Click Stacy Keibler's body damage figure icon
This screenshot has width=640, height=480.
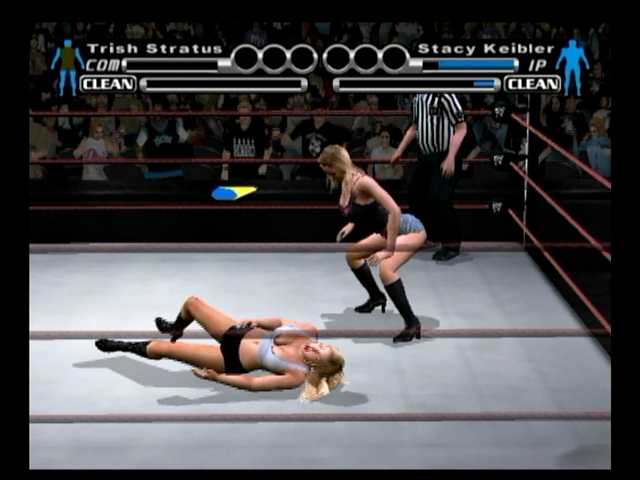[x=572, y=66]
